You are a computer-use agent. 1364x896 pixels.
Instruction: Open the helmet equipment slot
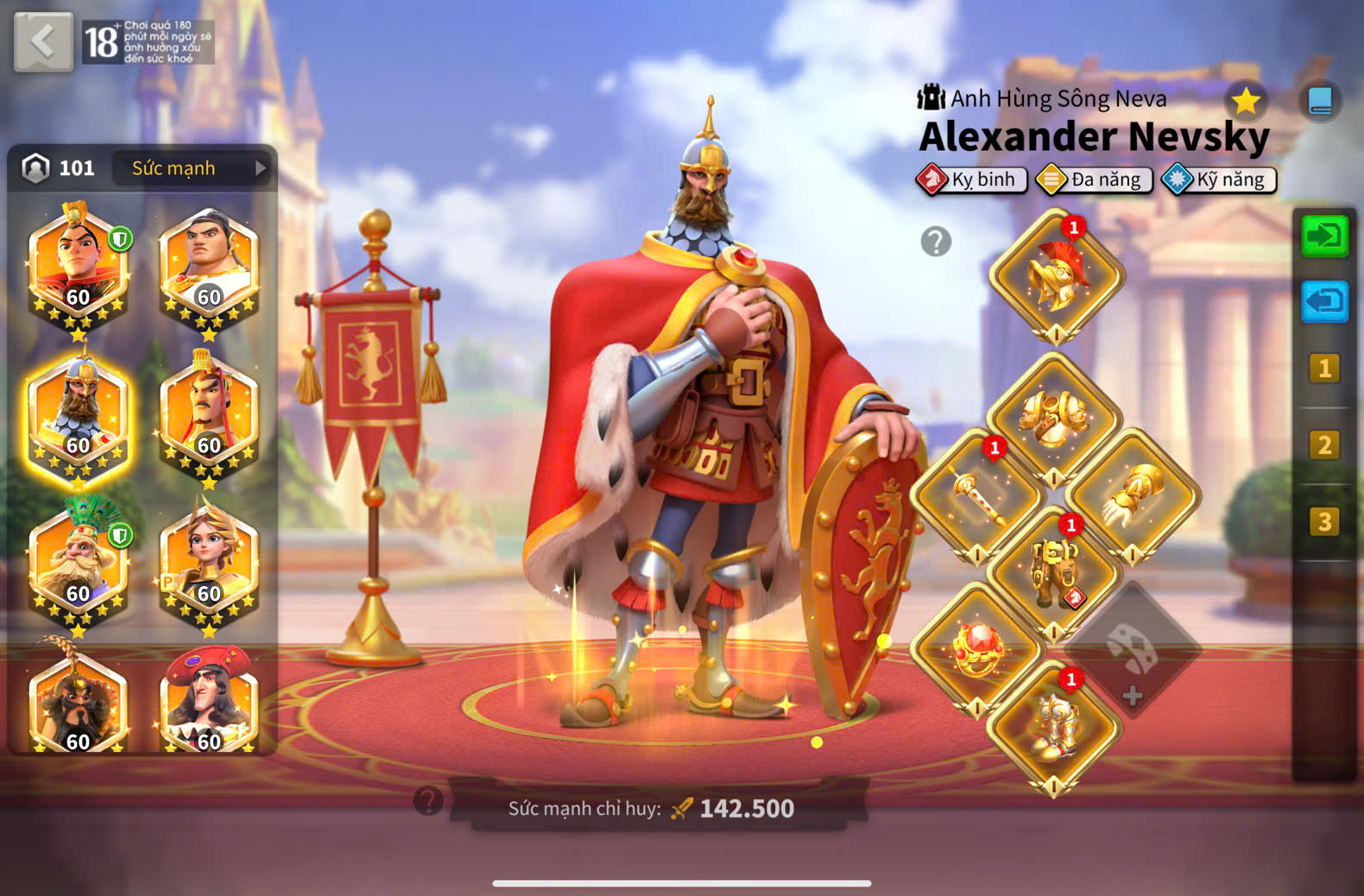[x=1055, y=276]
